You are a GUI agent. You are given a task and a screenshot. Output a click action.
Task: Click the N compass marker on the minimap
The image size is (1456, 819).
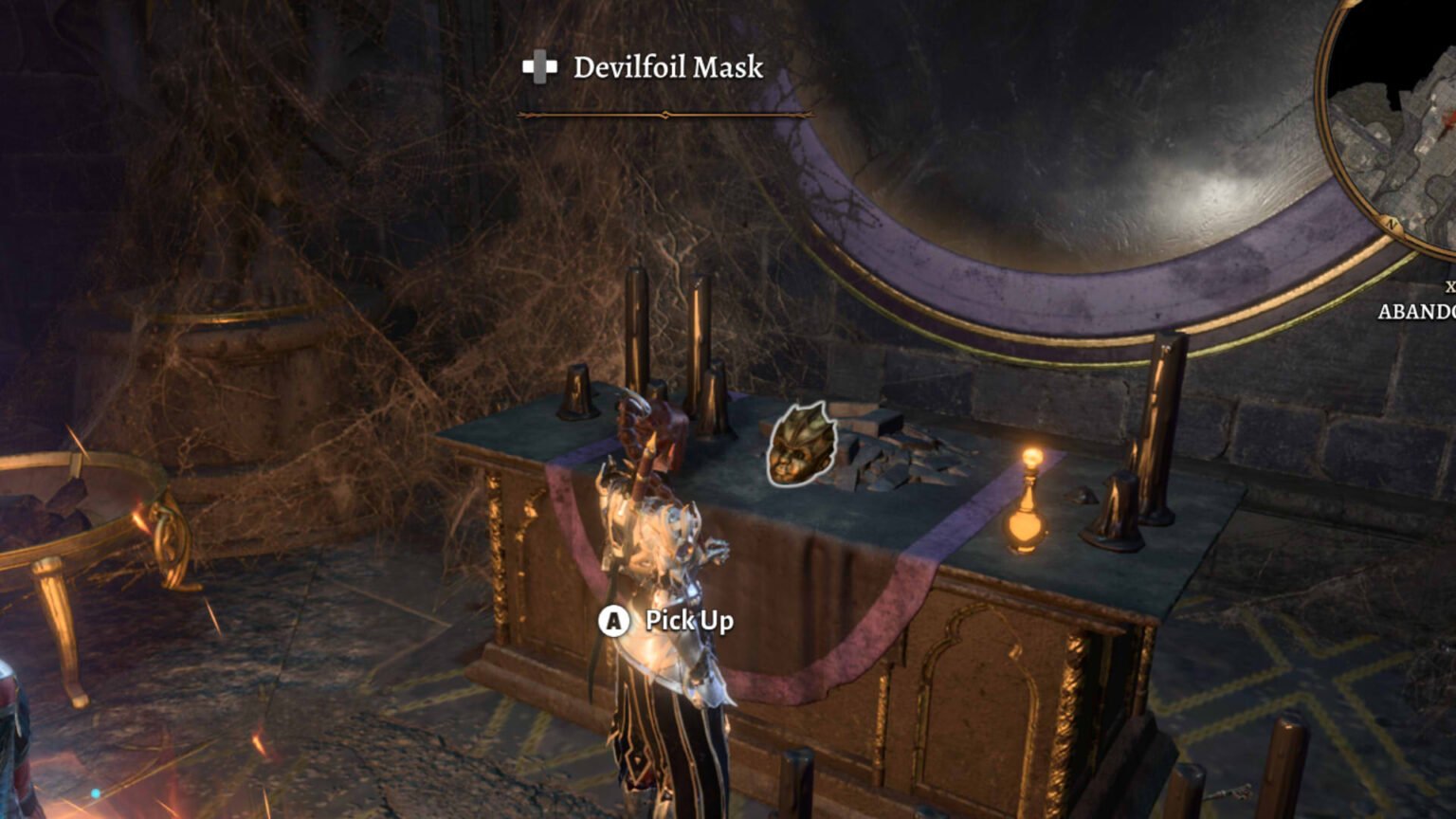1390,221
